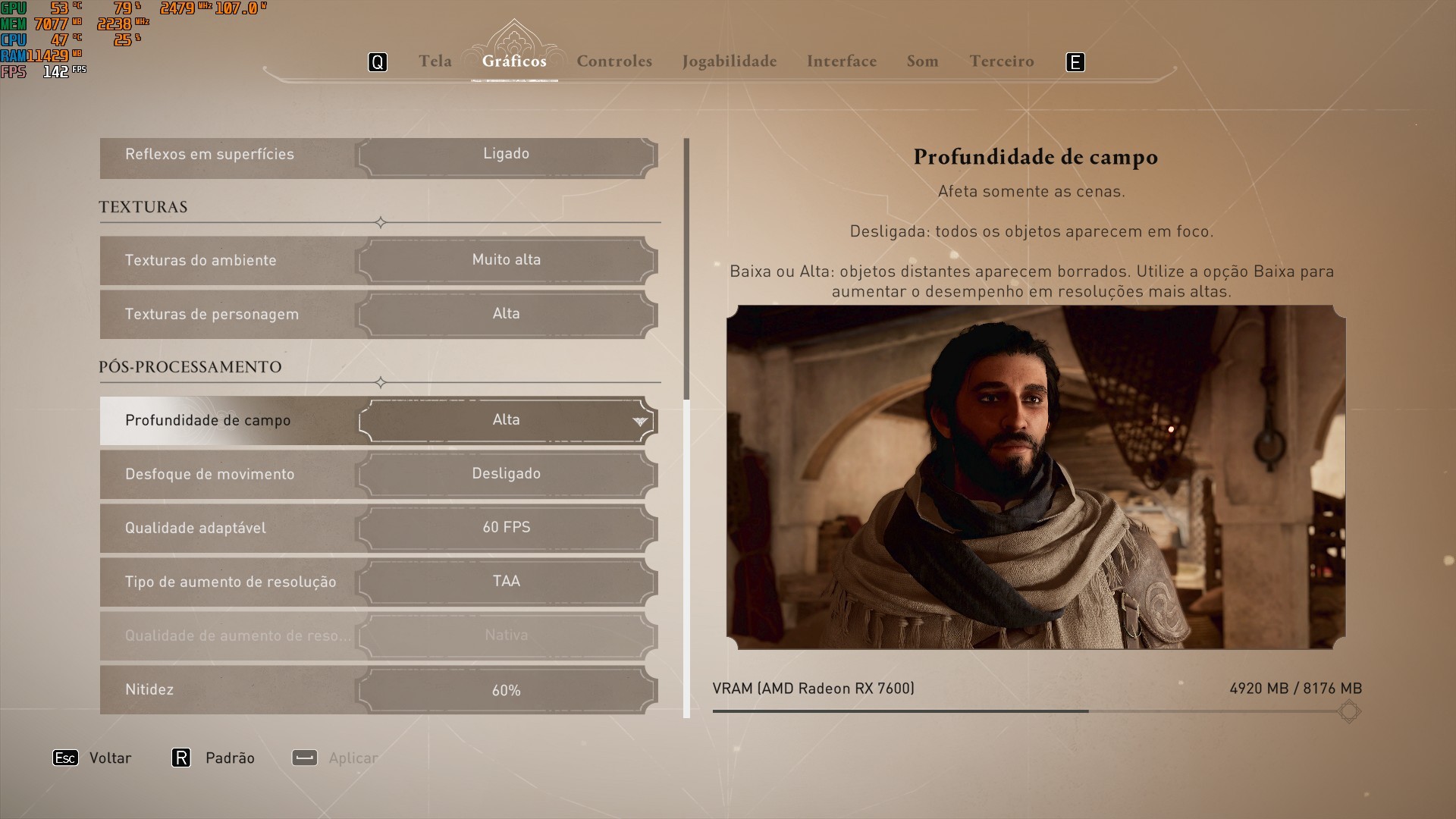
Task: Open the Som settings tab
Action: coord(922,61)
